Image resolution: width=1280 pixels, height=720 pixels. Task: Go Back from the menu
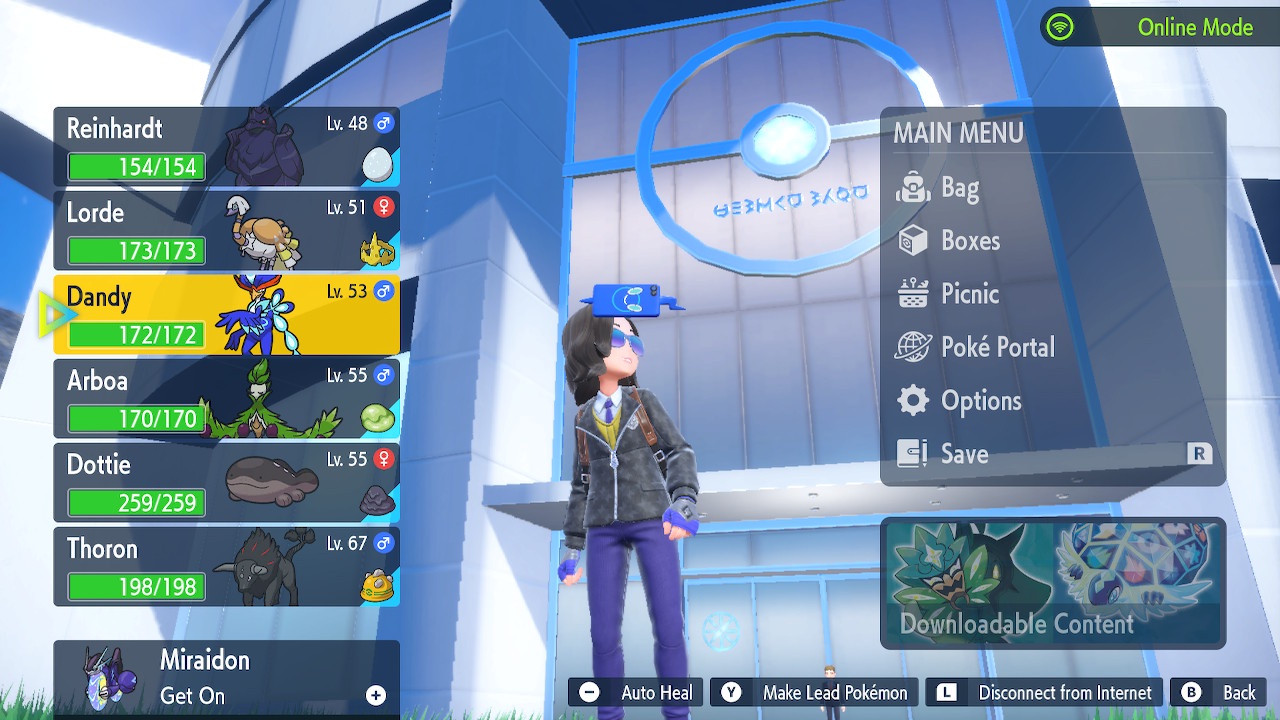tap(1220, 693)
